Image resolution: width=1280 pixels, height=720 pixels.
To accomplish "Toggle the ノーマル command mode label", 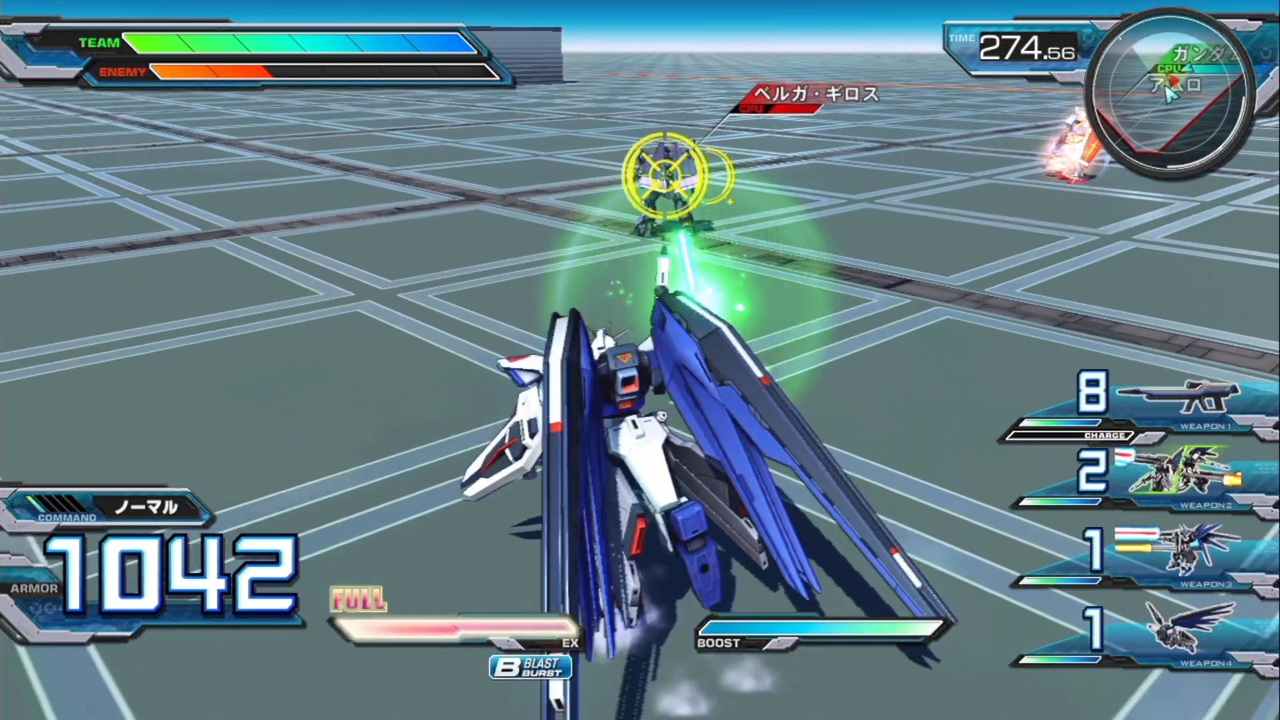I will [x=146, y=507].
